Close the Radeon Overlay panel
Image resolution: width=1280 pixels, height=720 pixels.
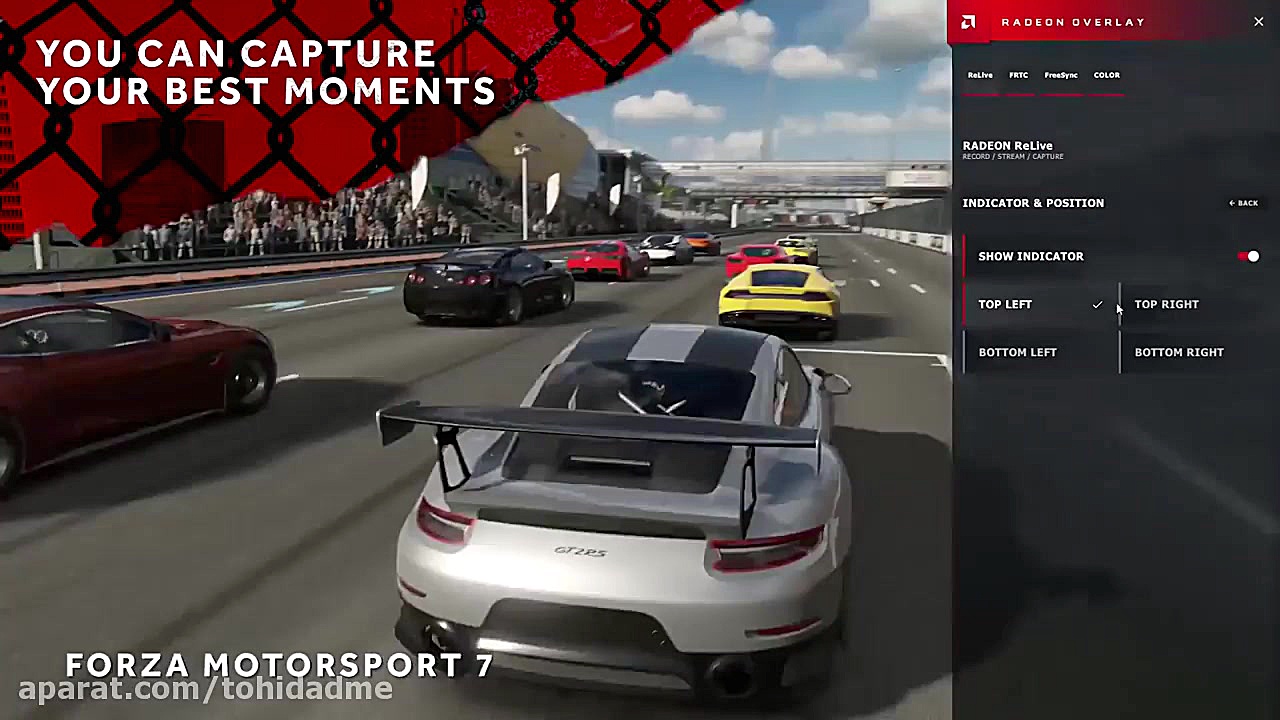(x=1258, y=21)
